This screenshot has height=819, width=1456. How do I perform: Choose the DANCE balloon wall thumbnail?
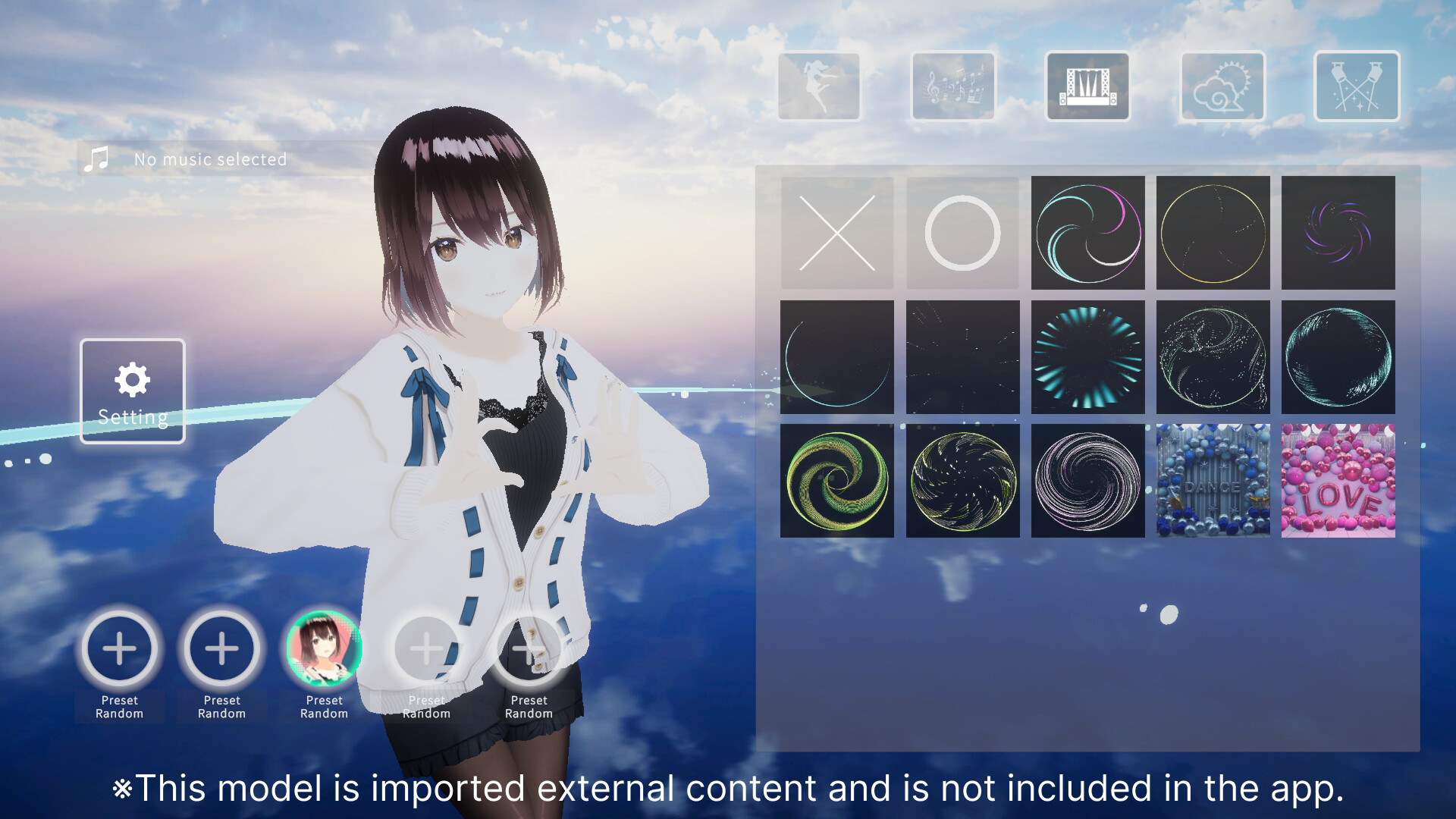(x=1213, y=479)
